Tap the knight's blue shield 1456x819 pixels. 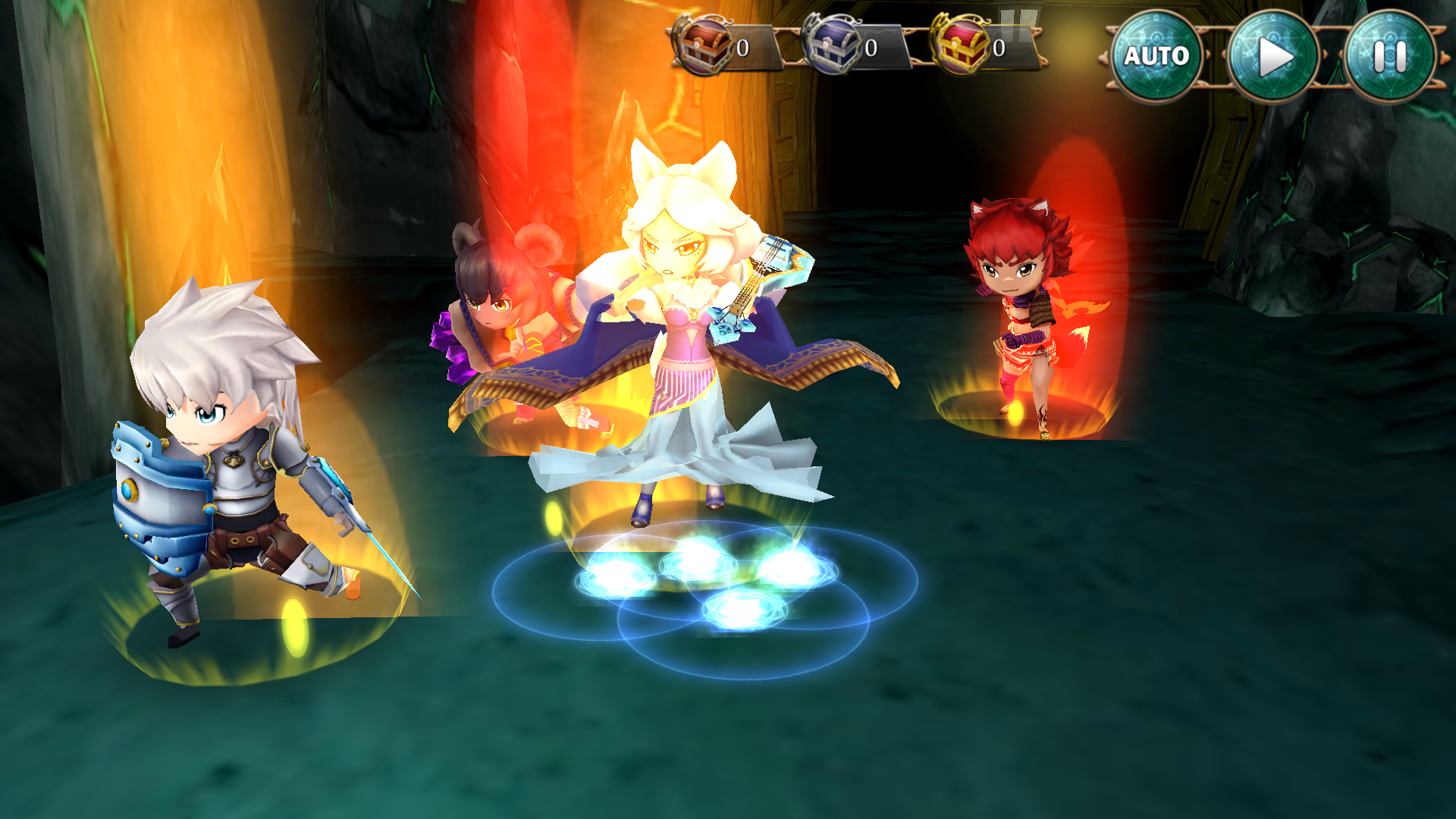pyautogui.click(x=159, y=493)
